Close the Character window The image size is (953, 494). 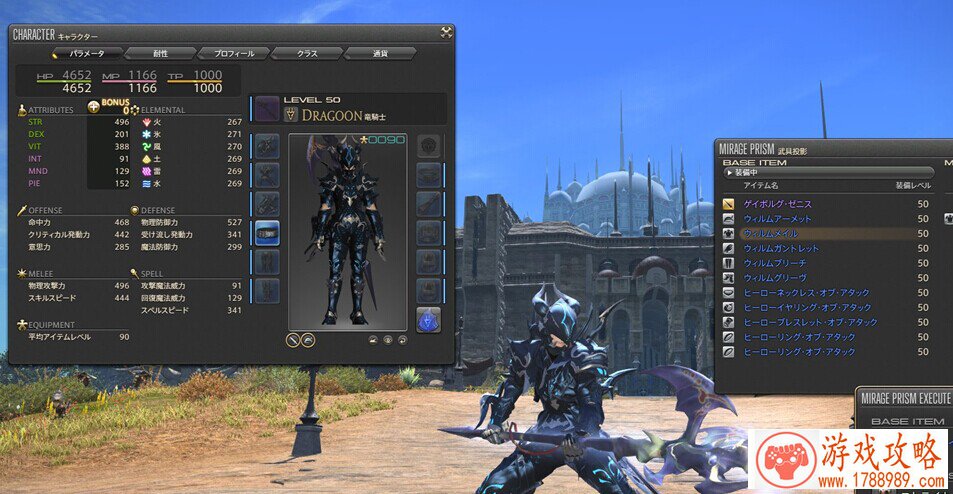[446, 33]
